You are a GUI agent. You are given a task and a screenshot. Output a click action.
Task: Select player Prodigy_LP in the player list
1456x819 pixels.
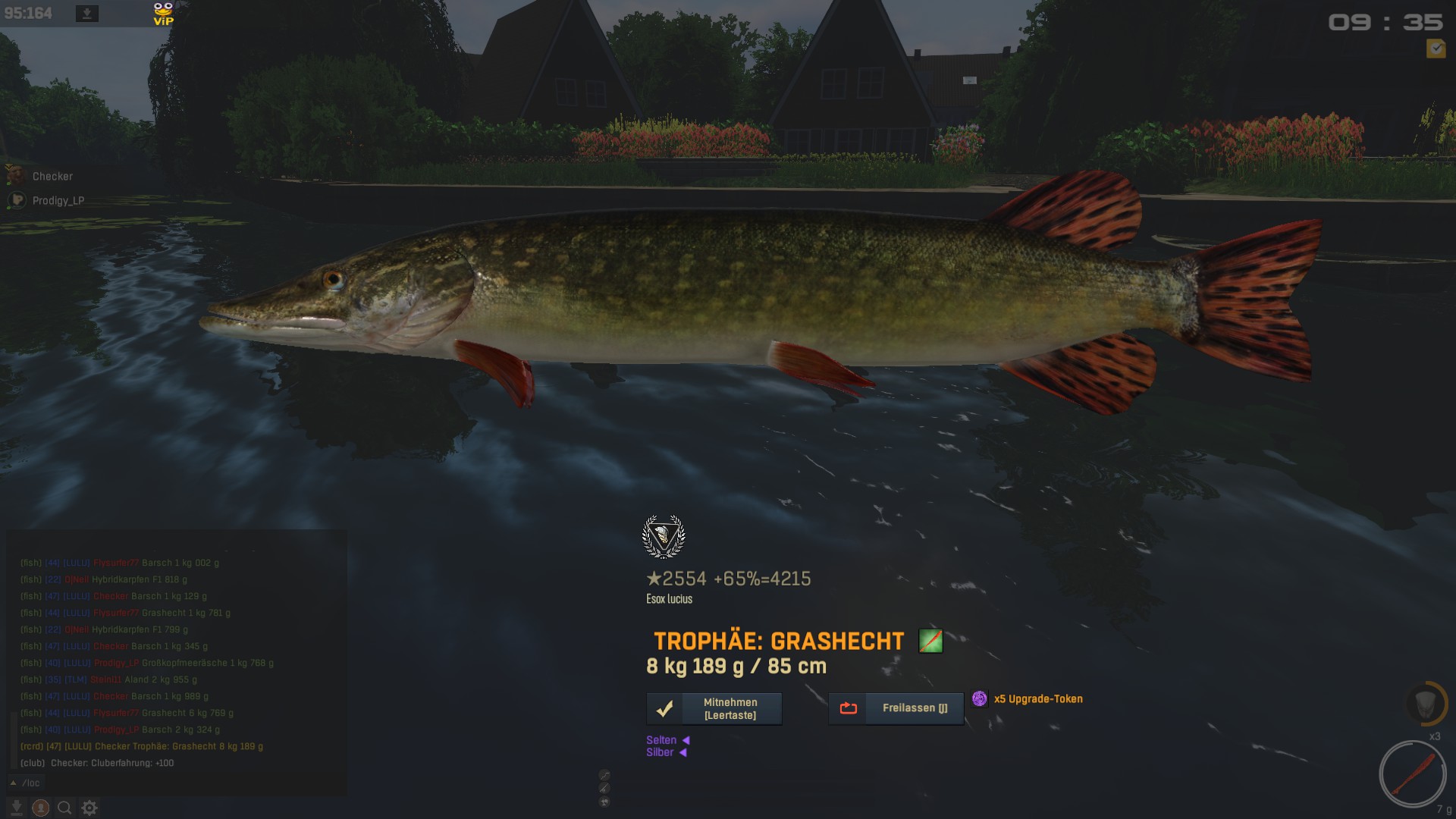pos(58,200)
